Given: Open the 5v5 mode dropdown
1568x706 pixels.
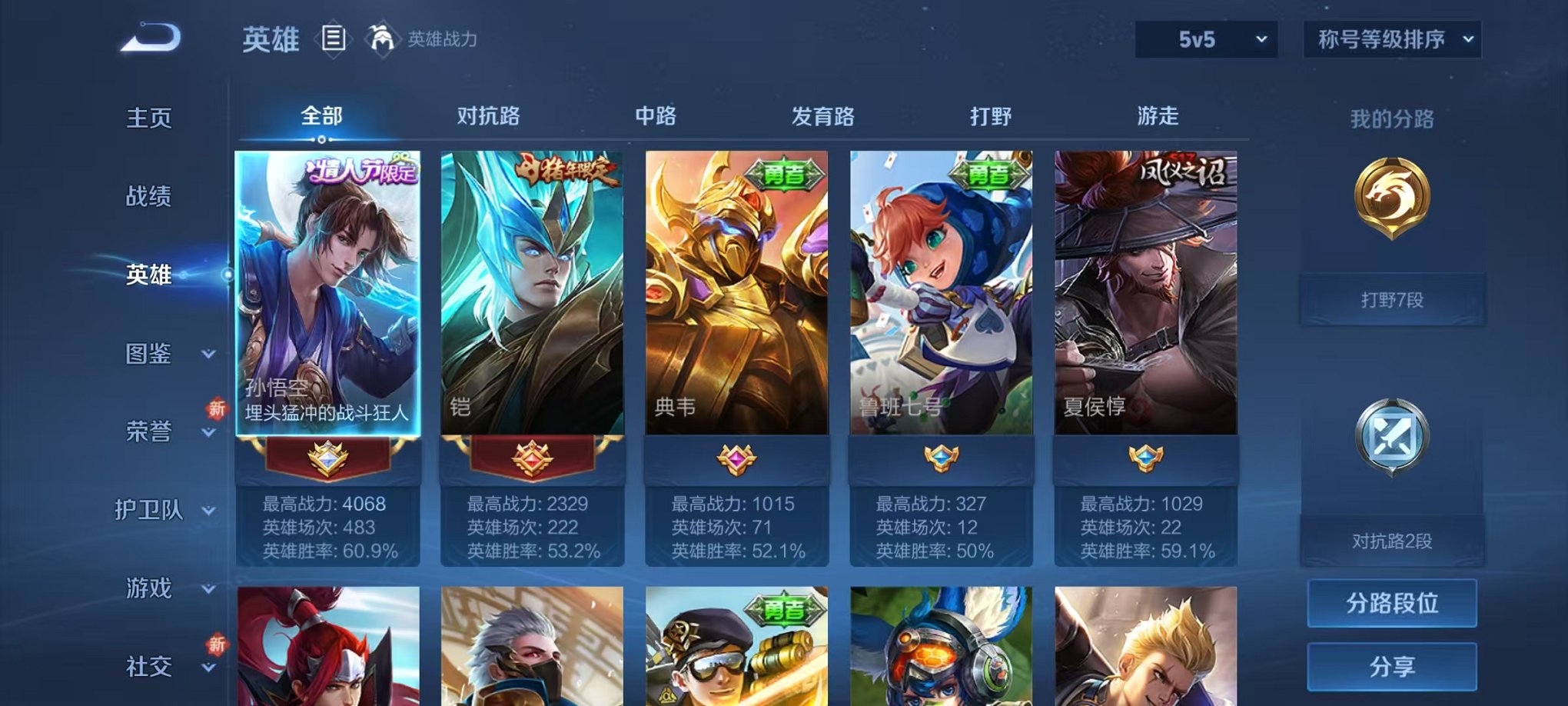Looking at the screenshot, I should pyautogui.click(x=1204, y=37).
